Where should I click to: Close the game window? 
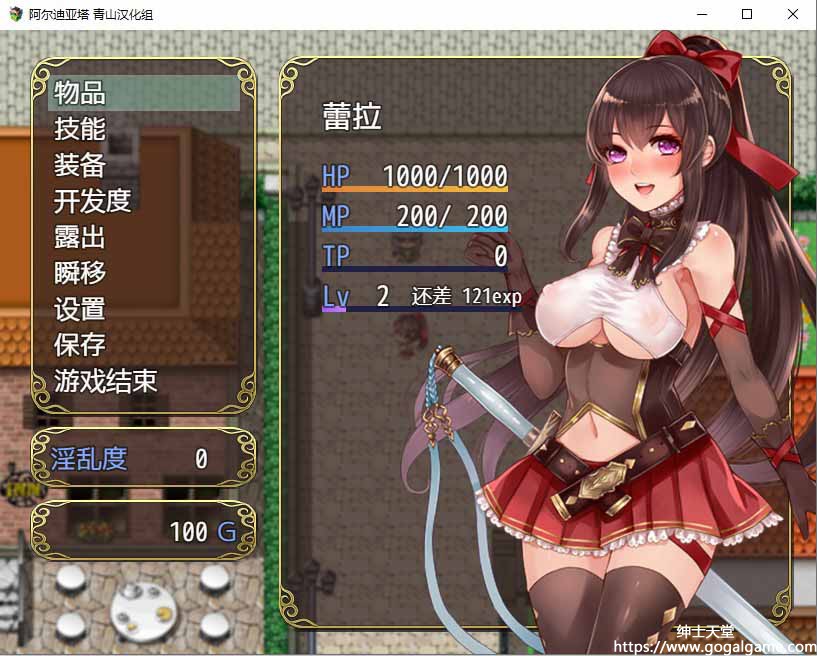click(793, 14)
